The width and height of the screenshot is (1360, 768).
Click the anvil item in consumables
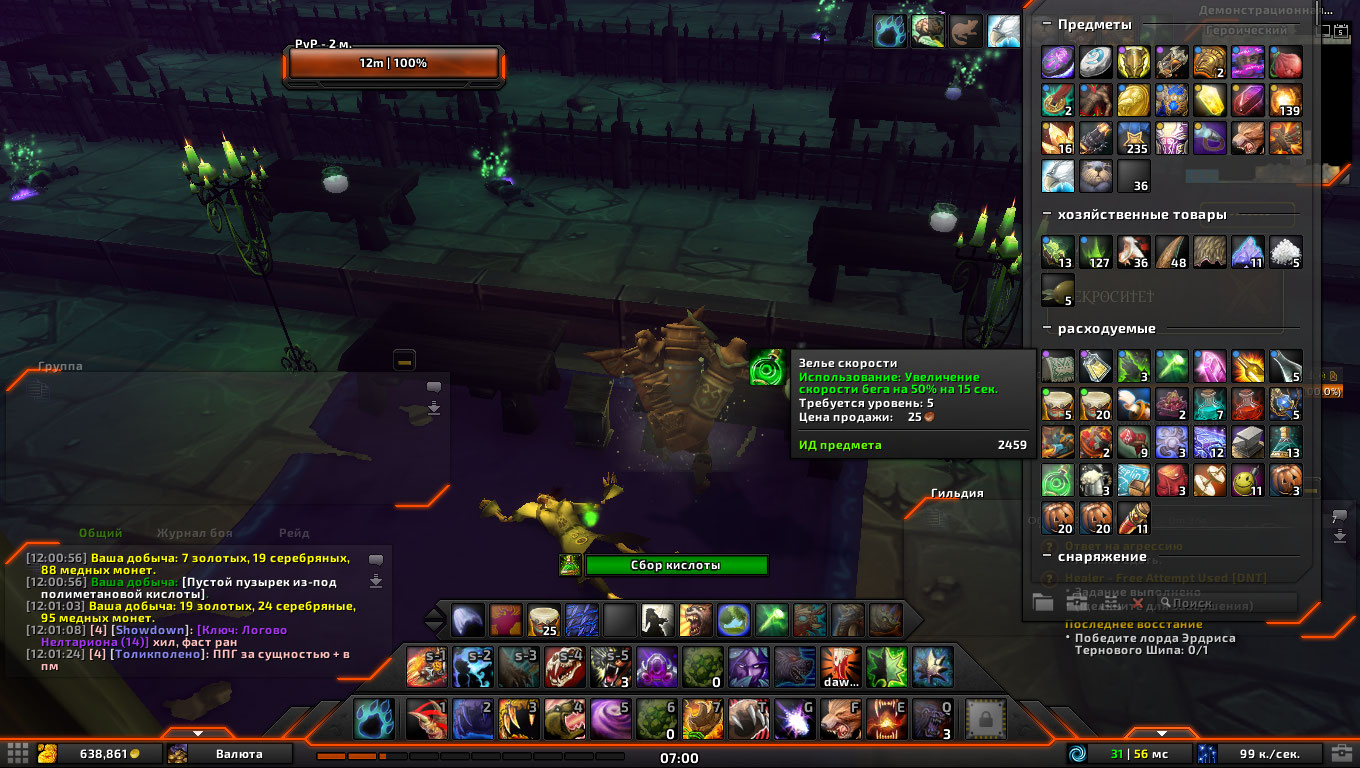1248,442
